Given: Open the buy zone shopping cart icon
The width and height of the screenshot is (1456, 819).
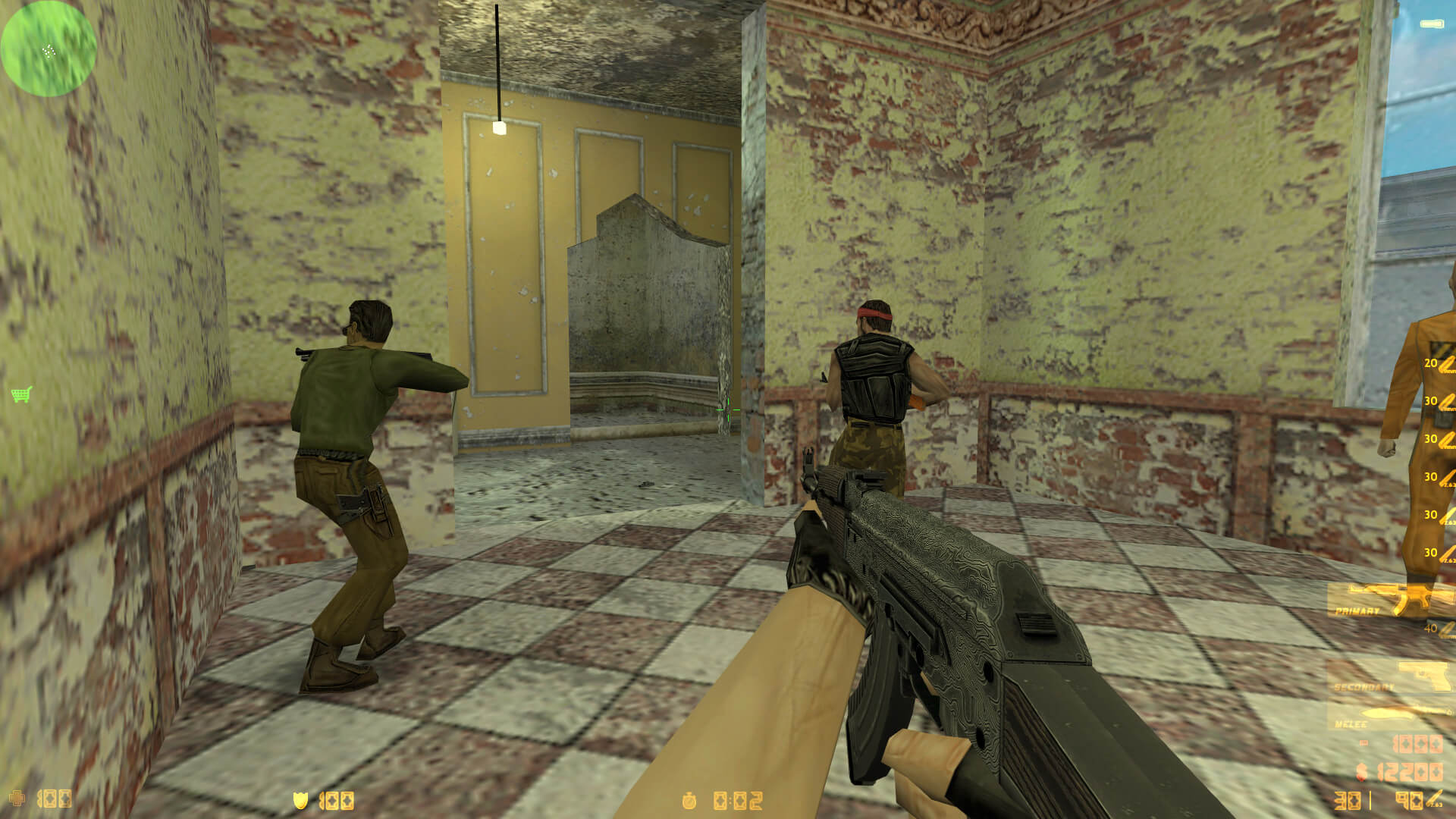Looking at the screenshot, I should pyautogui.click(x=21, y=394).
